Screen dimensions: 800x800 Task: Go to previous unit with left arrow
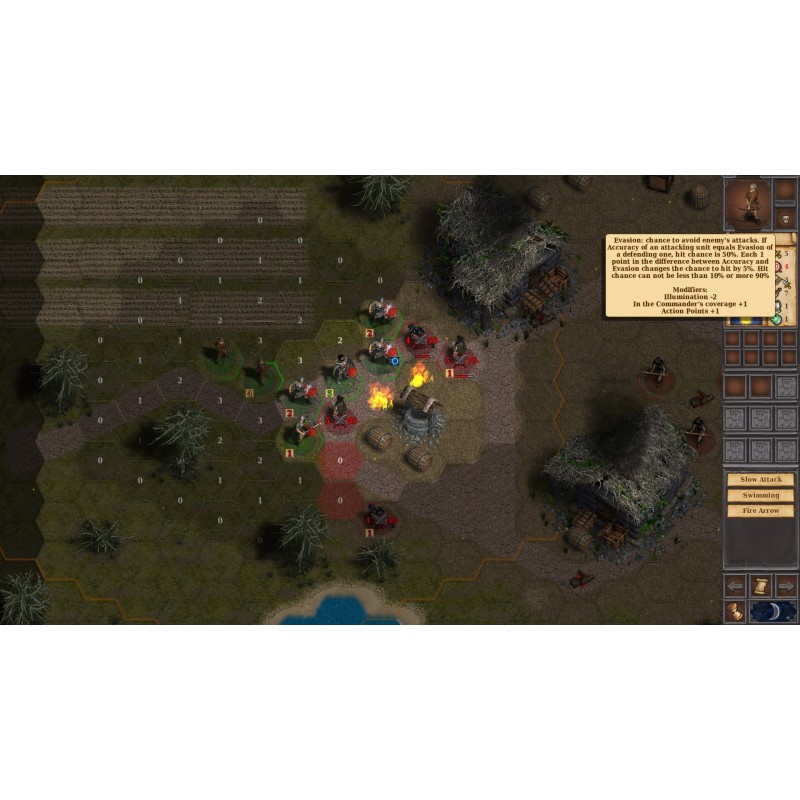click(736, 585)
